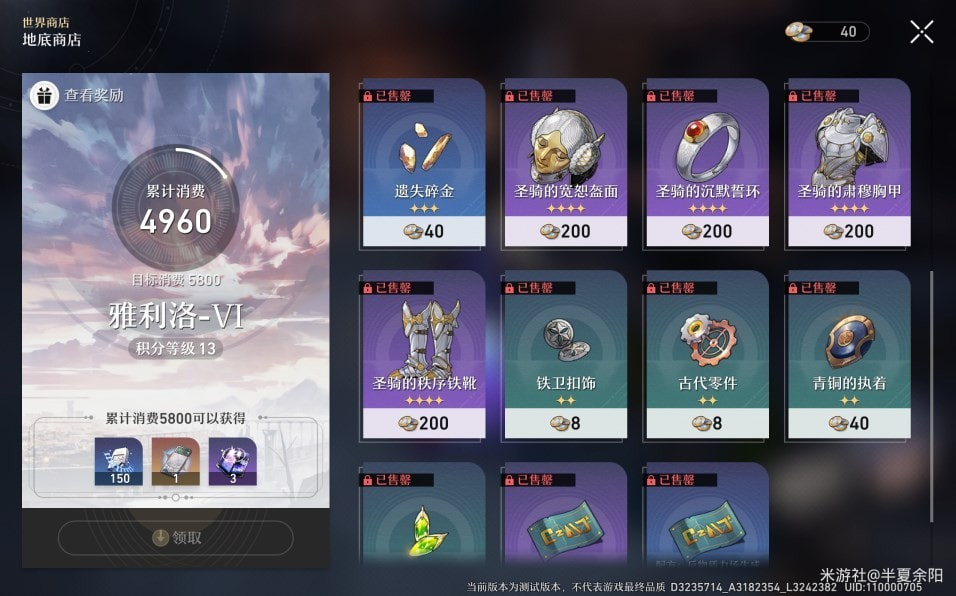Select the 铁卫扣饰 item card
Image resolution: width=956 pixels, height=596 pixels.
click(x=566, y=356)
